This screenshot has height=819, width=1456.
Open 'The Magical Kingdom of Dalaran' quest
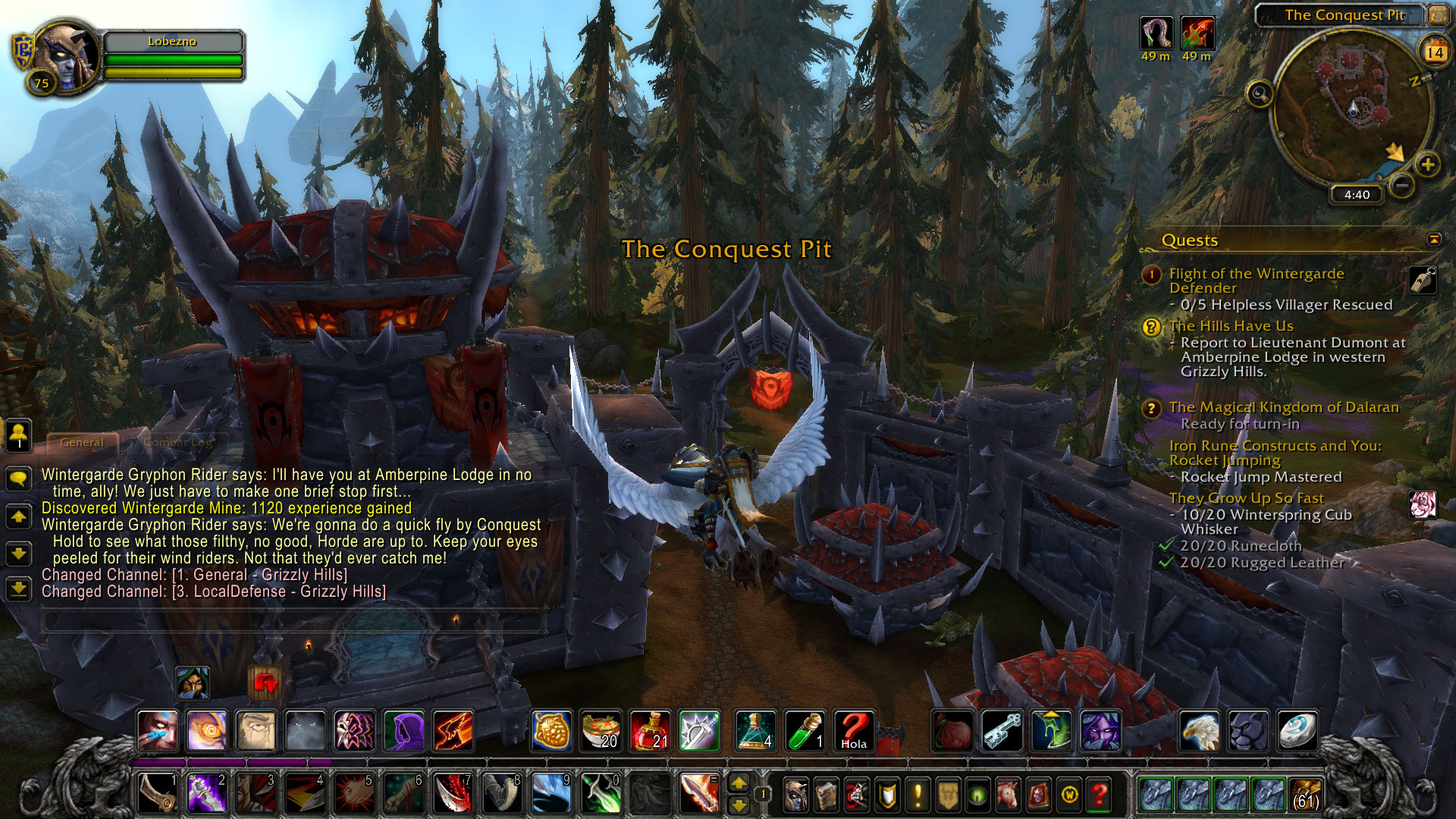[1283, 407]
